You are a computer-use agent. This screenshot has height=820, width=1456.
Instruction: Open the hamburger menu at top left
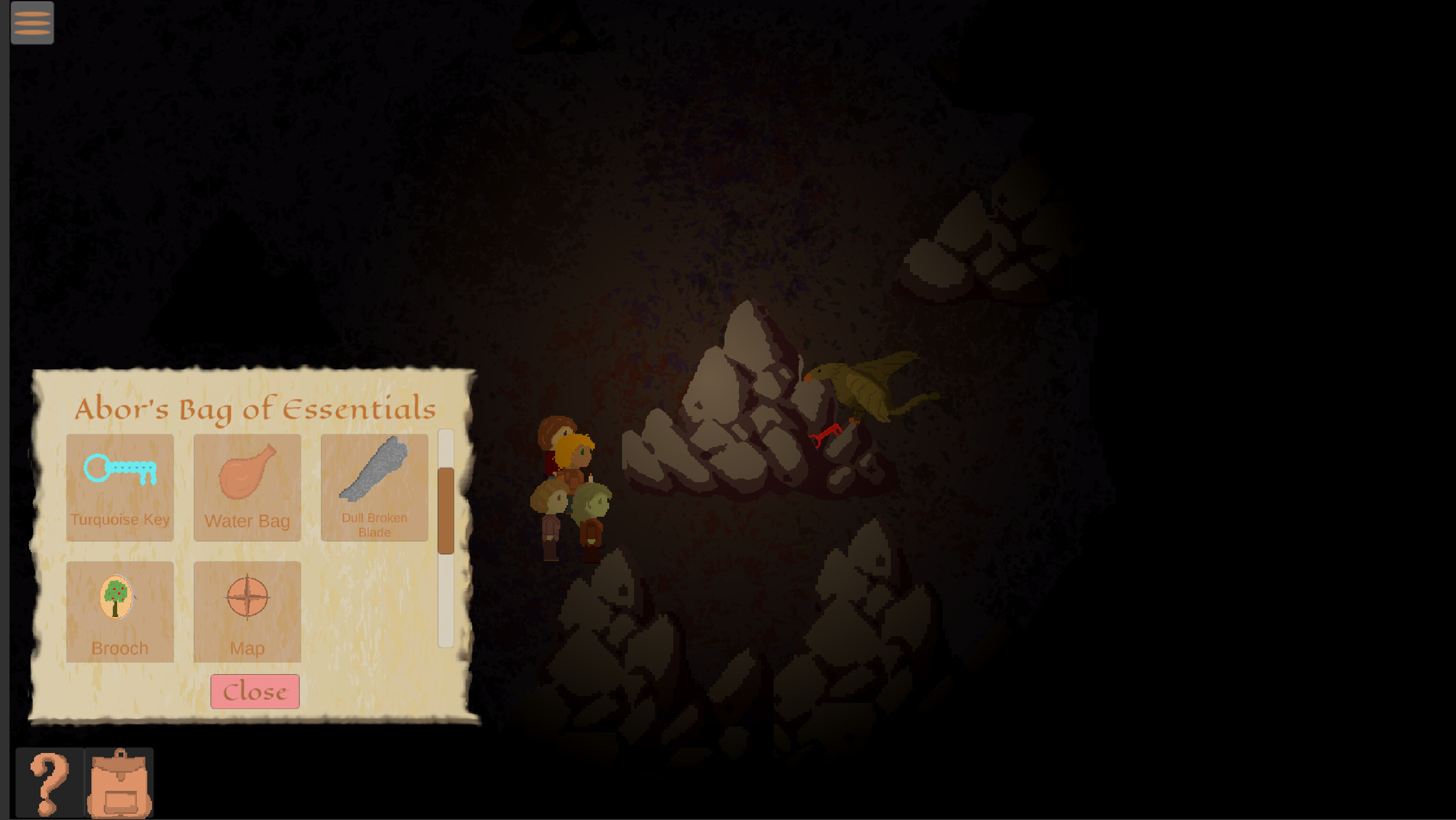32,22
